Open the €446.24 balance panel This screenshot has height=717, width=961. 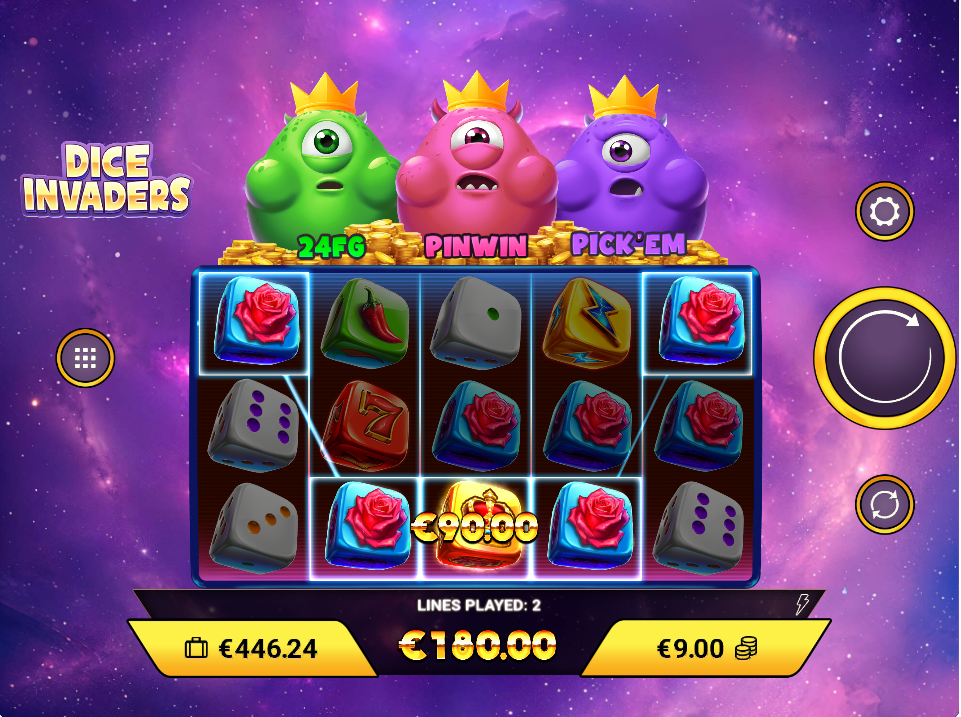[x=251, y=648]
